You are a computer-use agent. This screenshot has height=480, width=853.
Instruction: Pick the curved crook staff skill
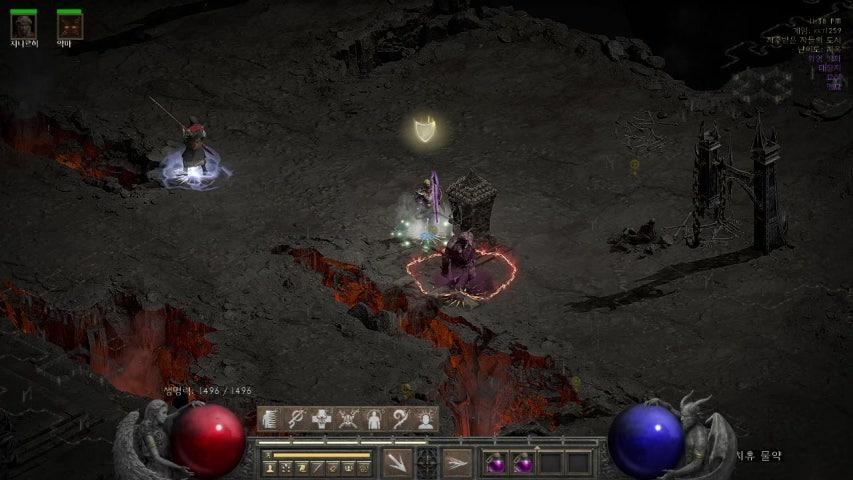(x=400, y=420)
